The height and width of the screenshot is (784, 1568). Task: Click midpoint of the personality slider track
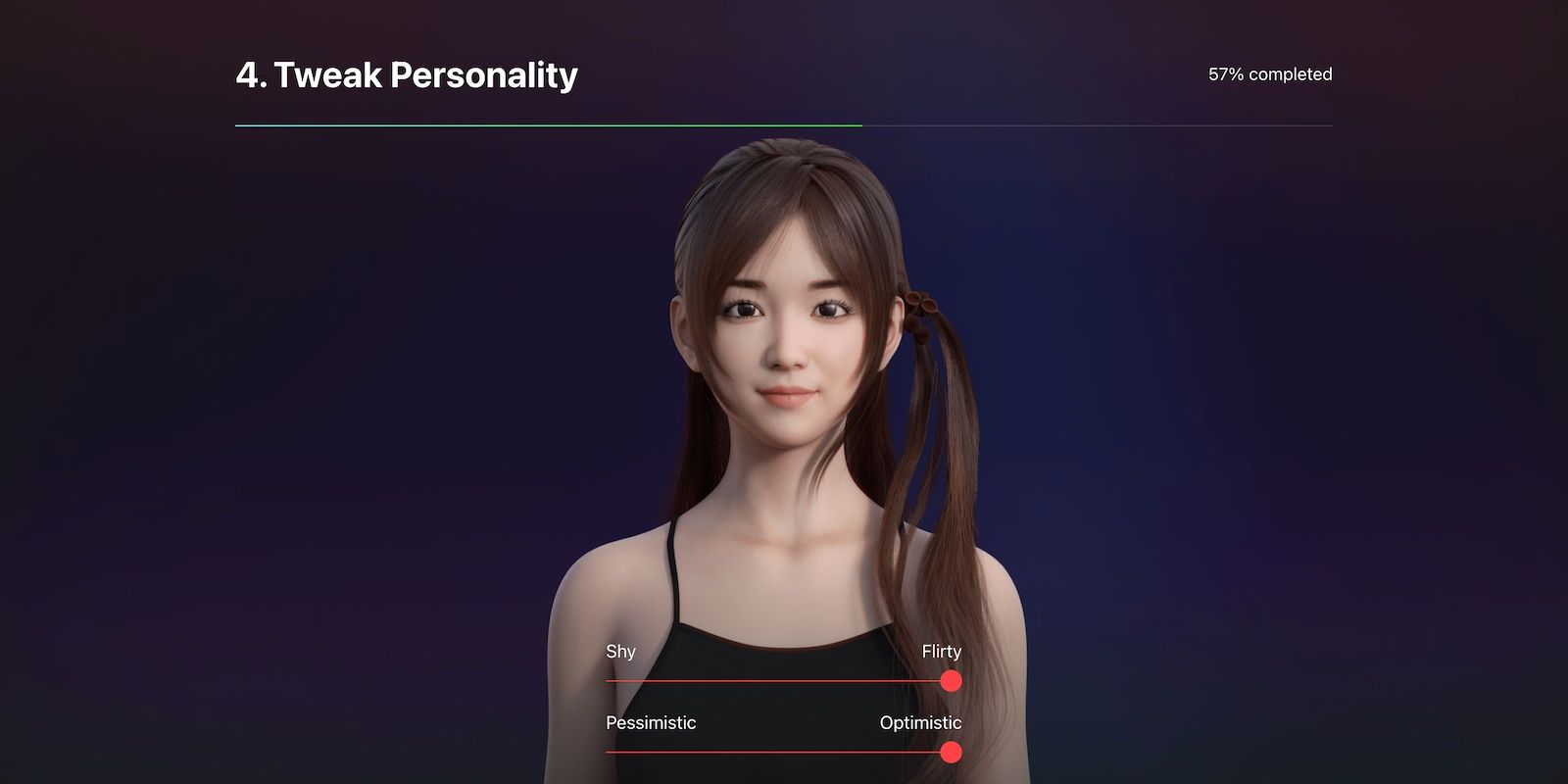tap(779, 681)
